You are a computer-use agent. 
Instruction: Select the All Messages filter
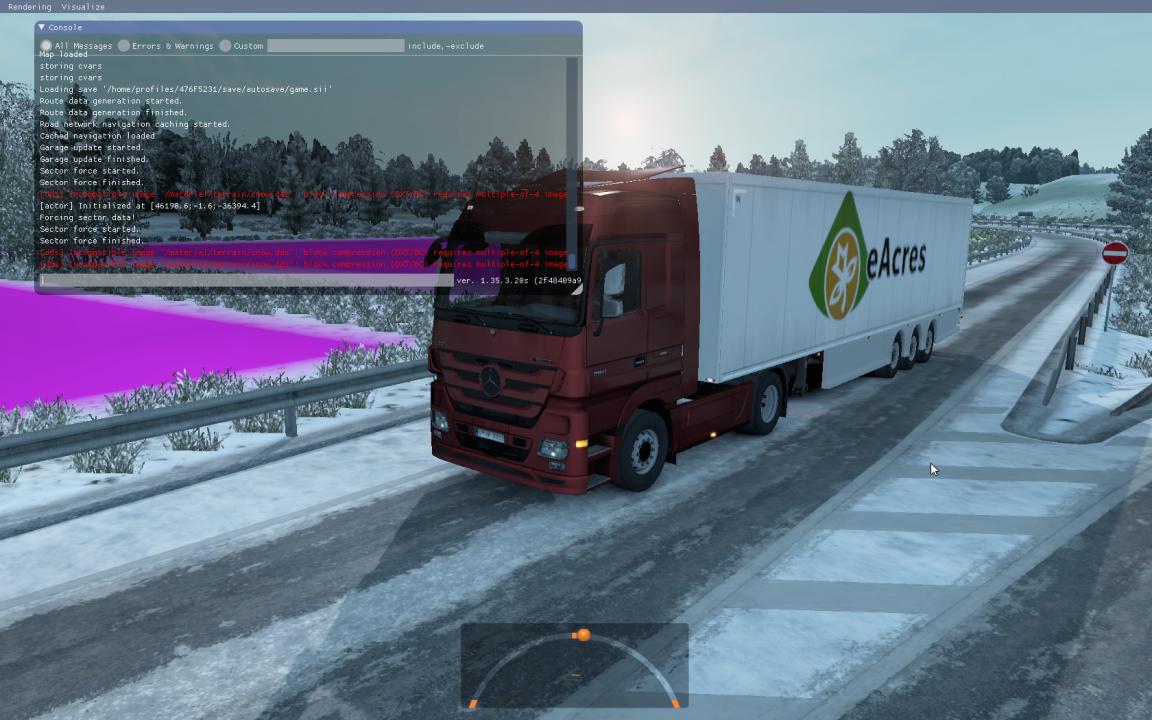point(46,46)
